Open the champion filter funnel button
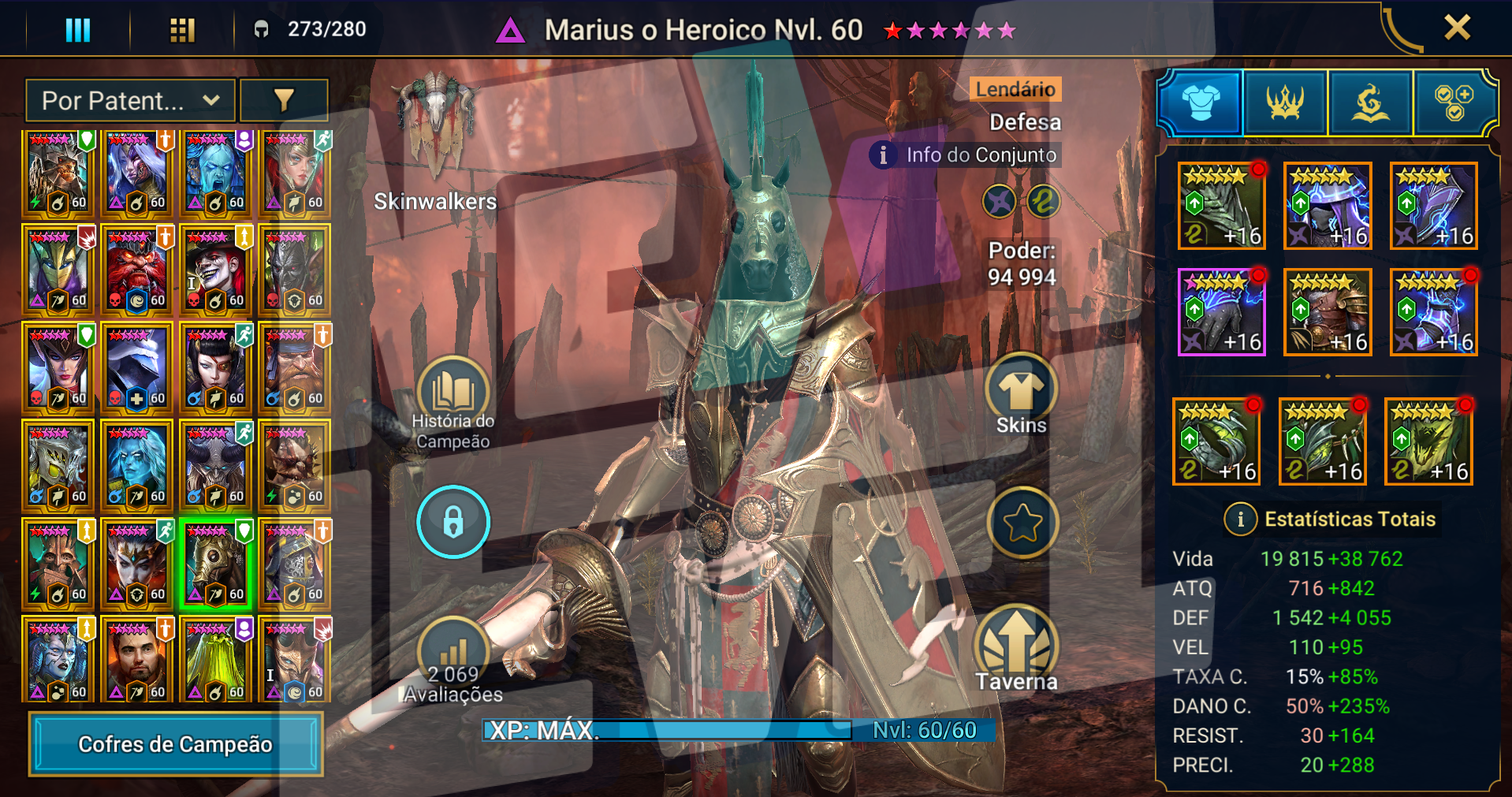Screen dimensions: 1512x797 (x=284, y=100)
